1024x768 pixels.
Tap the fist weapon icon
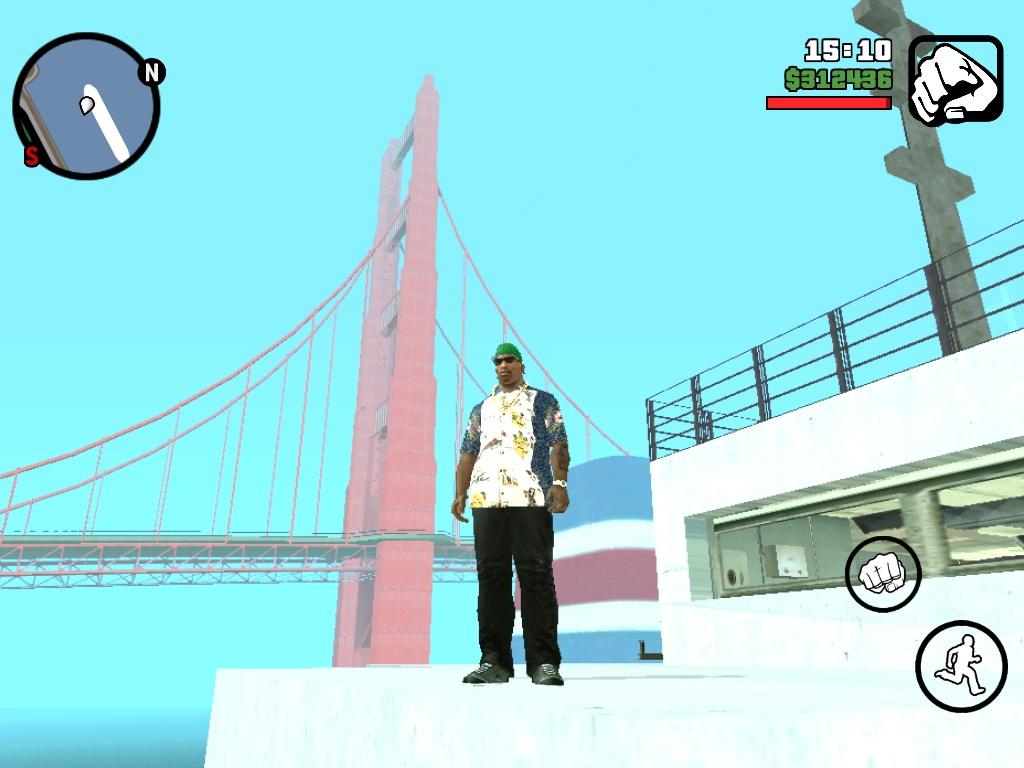click(x=955, y=80)
